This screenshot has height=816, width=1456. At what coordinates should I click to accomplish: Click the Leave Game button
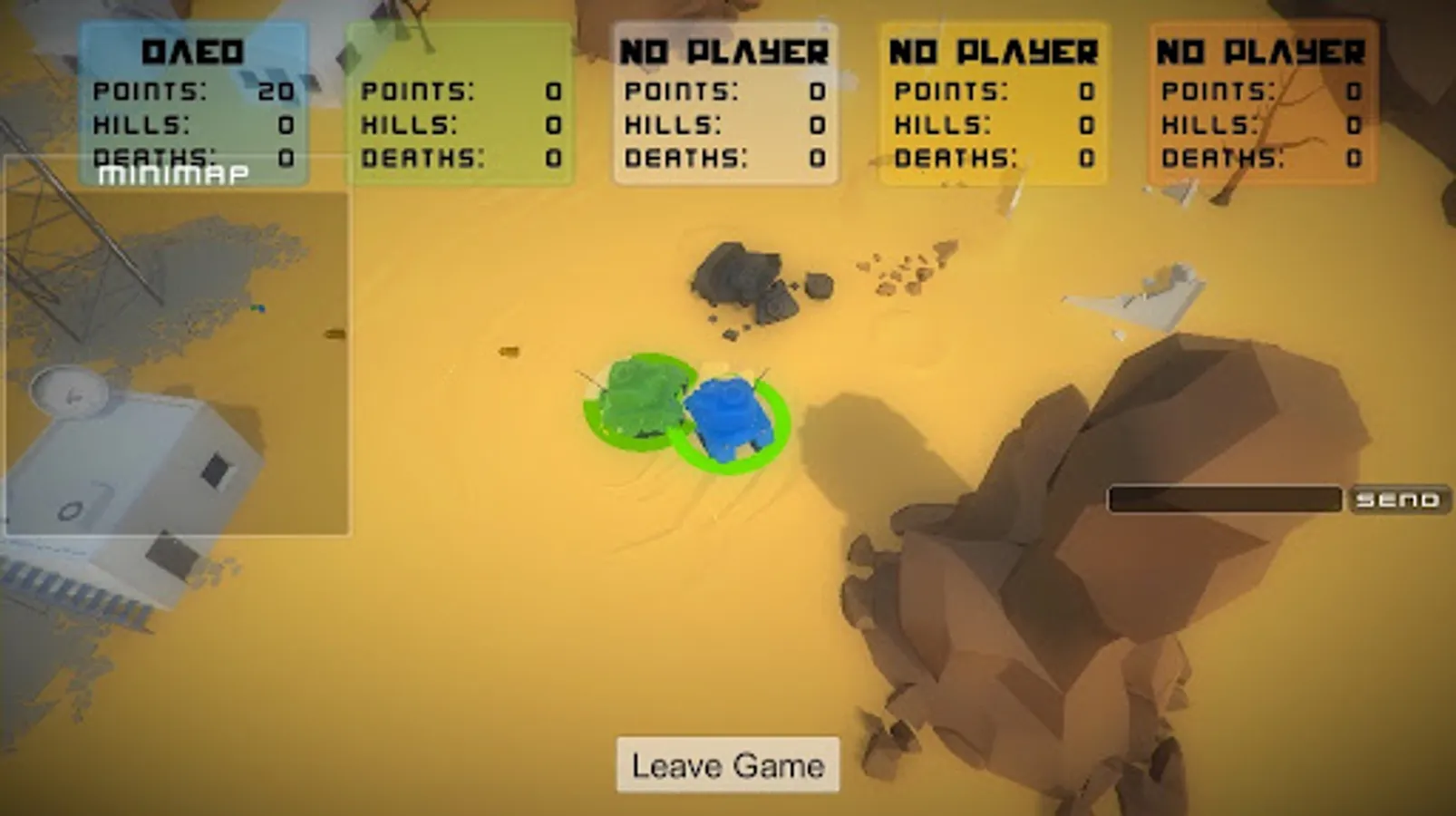coord(727,764)
